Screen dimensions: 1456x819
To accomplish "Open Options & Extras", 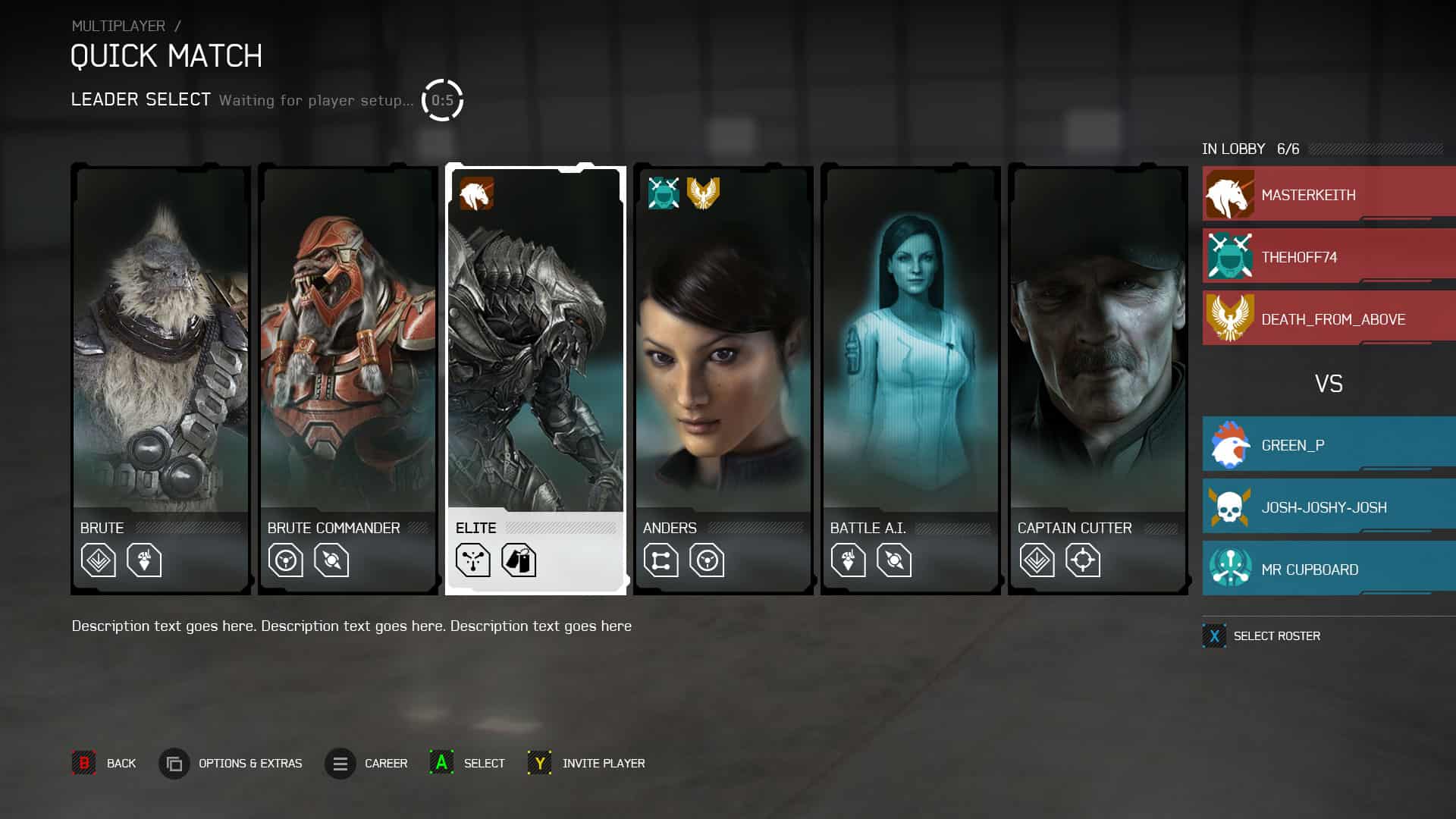I will coord(174,764).
